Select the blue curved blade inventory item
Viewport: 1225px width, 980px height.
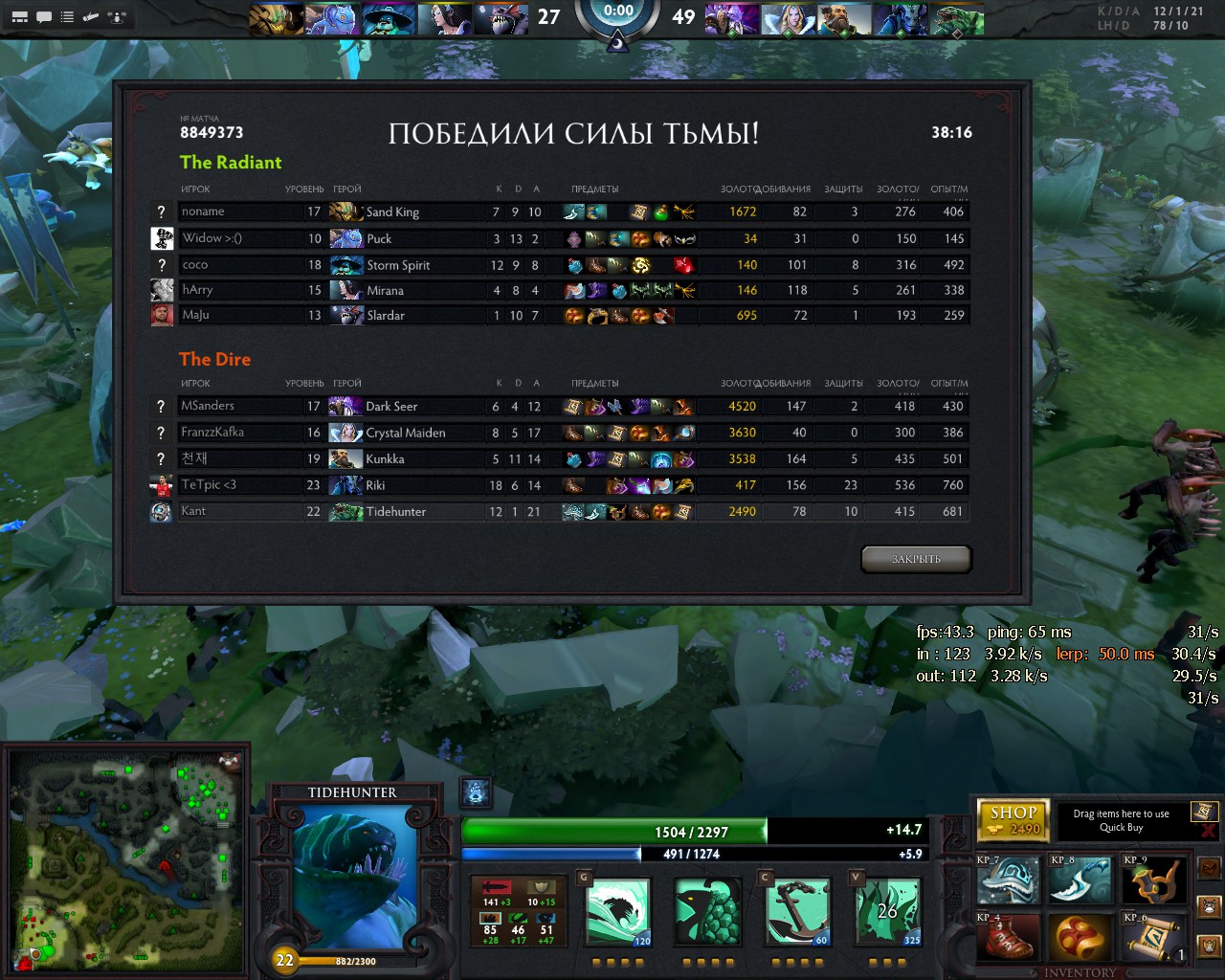(1081, 880)
